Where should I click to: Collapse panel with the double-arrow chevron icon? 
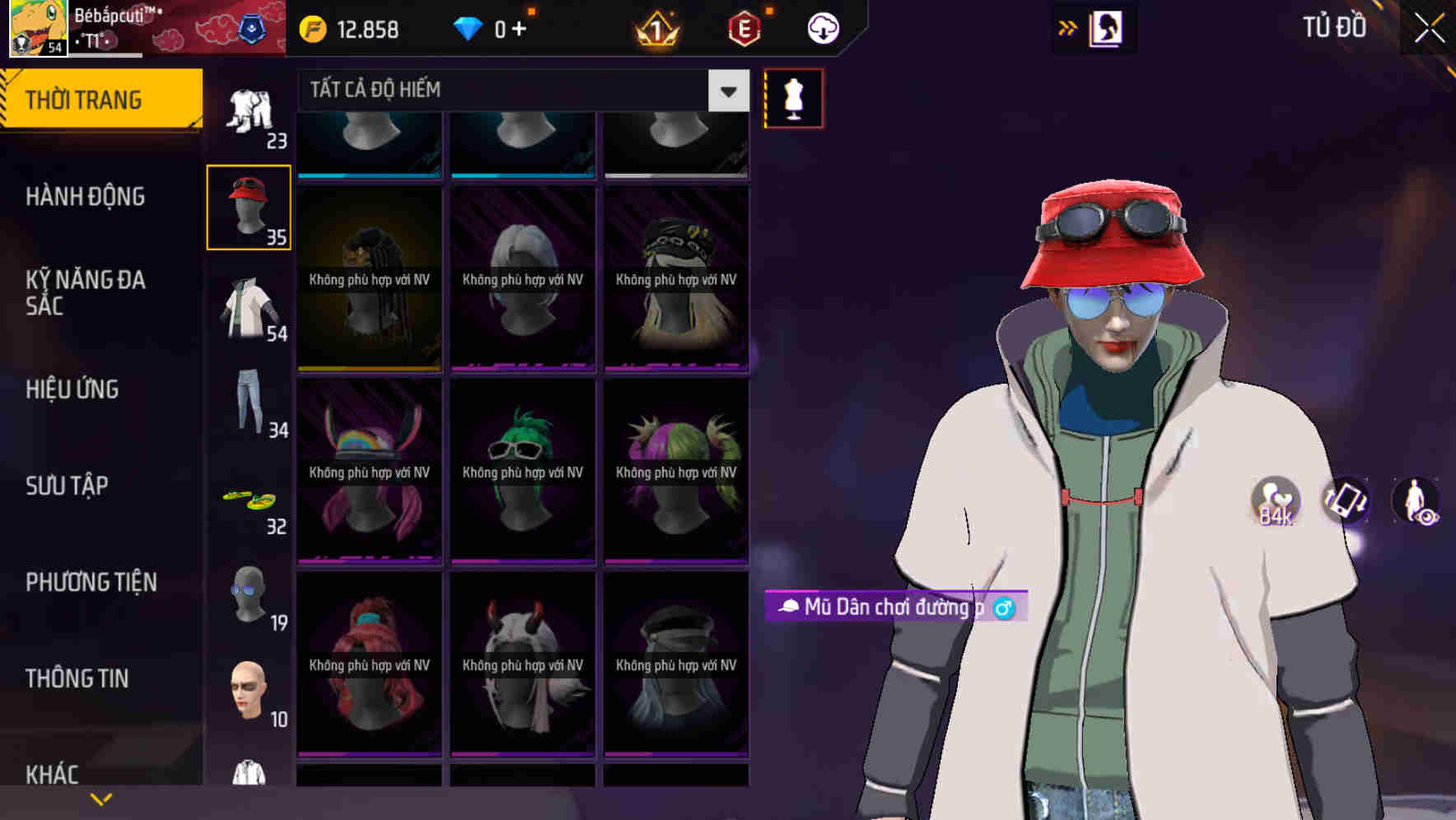tap(1067, 27)
